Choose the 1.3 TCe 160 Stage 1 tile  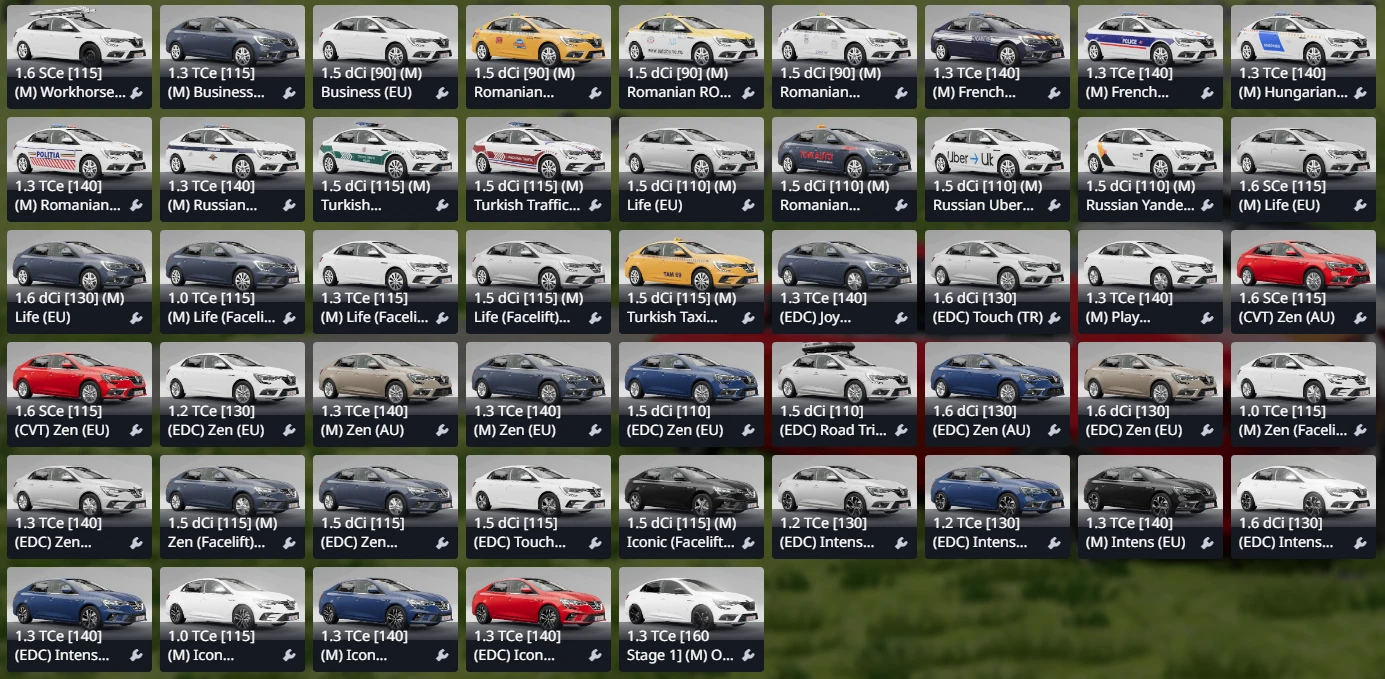(691, 619)
